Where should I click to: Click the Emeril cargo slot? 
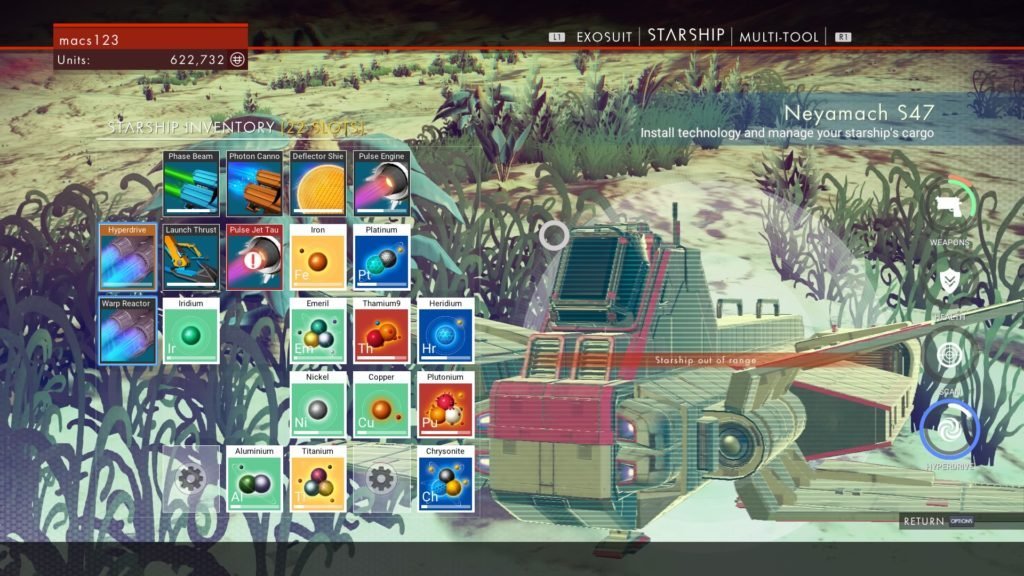pyautogui.click(x=318, y=330)
